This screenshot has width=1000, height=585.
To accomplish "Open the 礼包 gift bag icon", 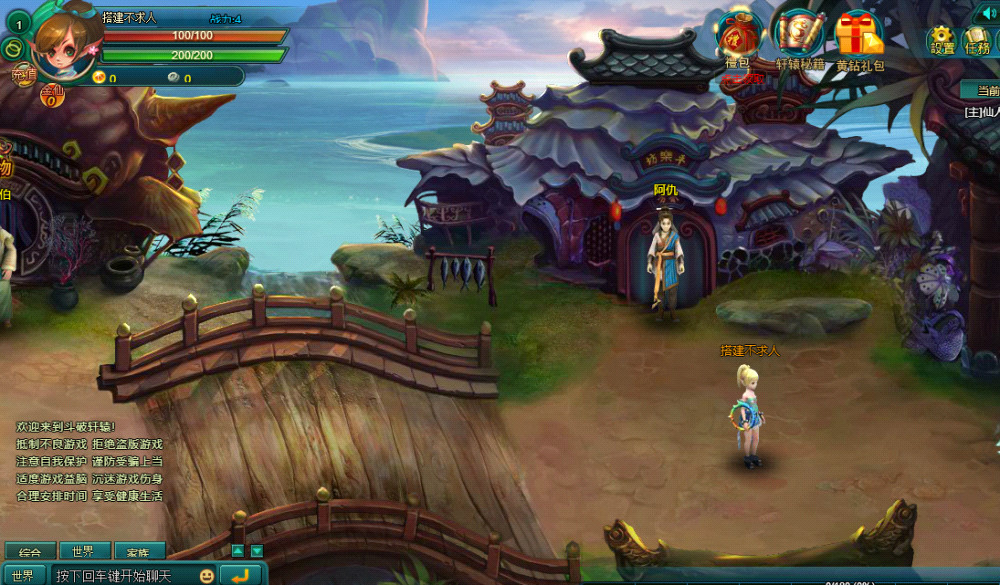I will pos(738,37).
